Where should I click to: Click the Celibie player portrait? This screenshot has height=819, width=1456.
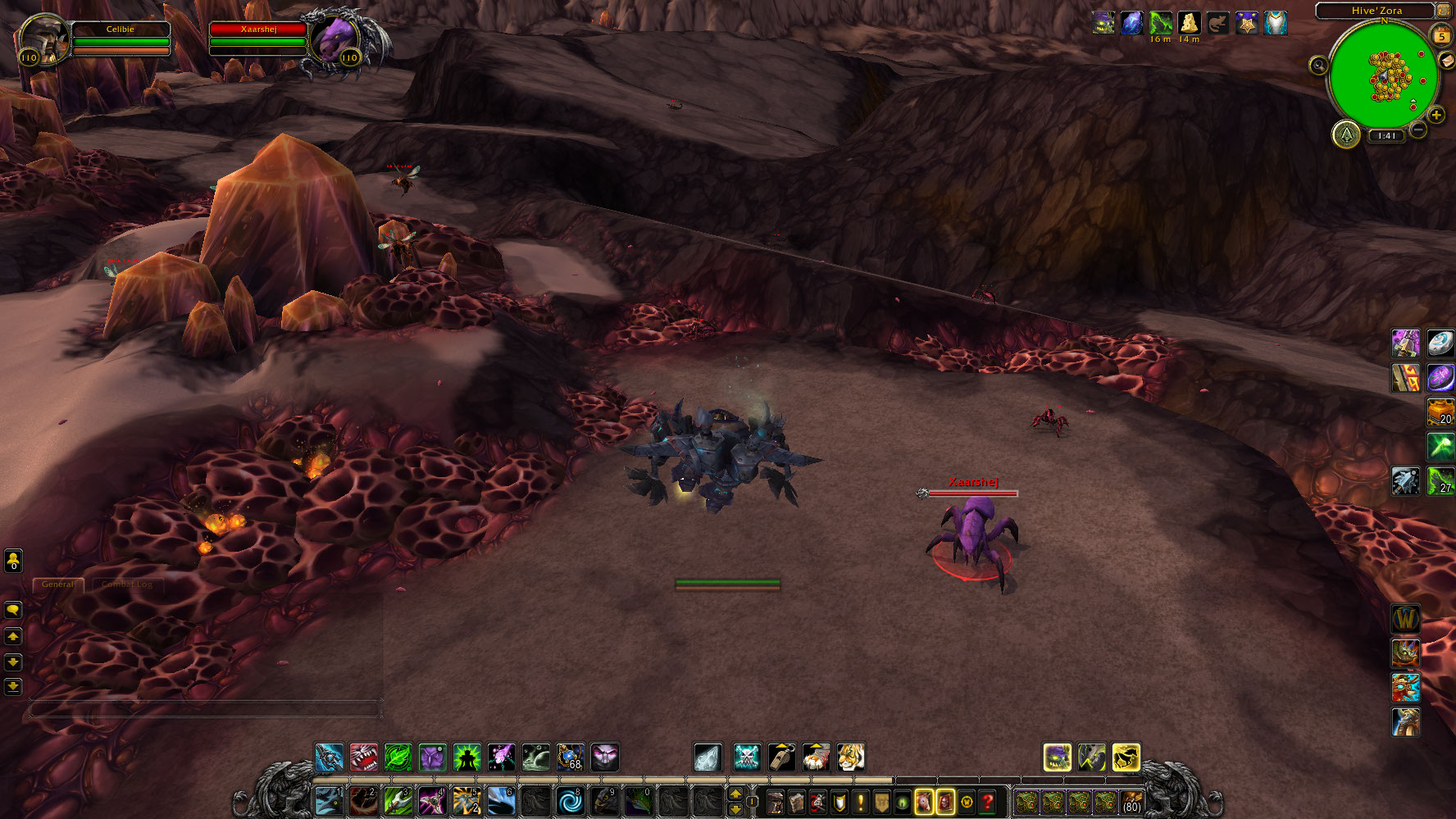point(43,37)
